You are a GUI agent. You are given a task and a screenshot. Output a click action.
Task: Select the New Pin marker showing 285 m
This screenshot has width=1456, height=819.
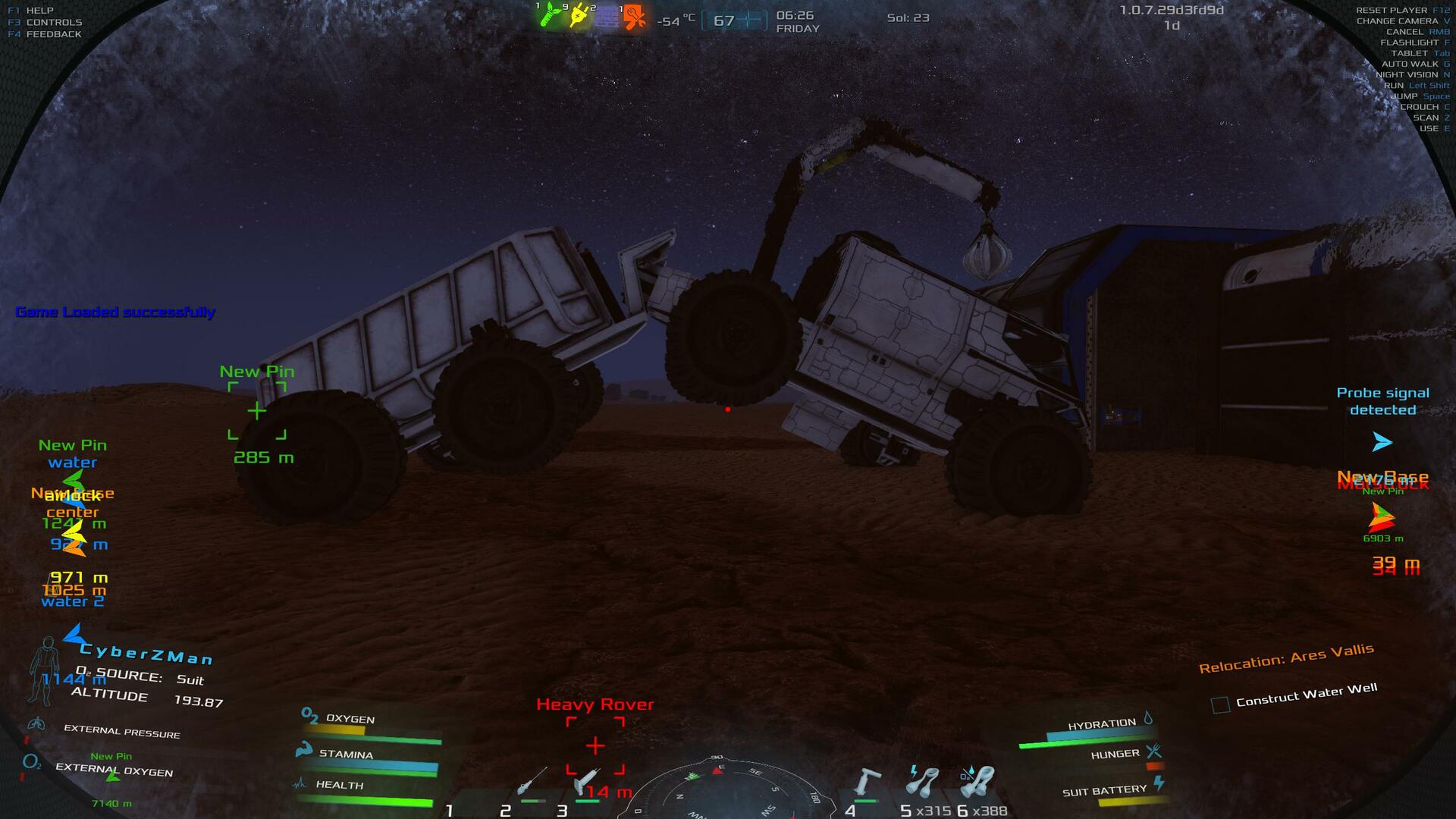pyautogui.click(x=257, y=411)
